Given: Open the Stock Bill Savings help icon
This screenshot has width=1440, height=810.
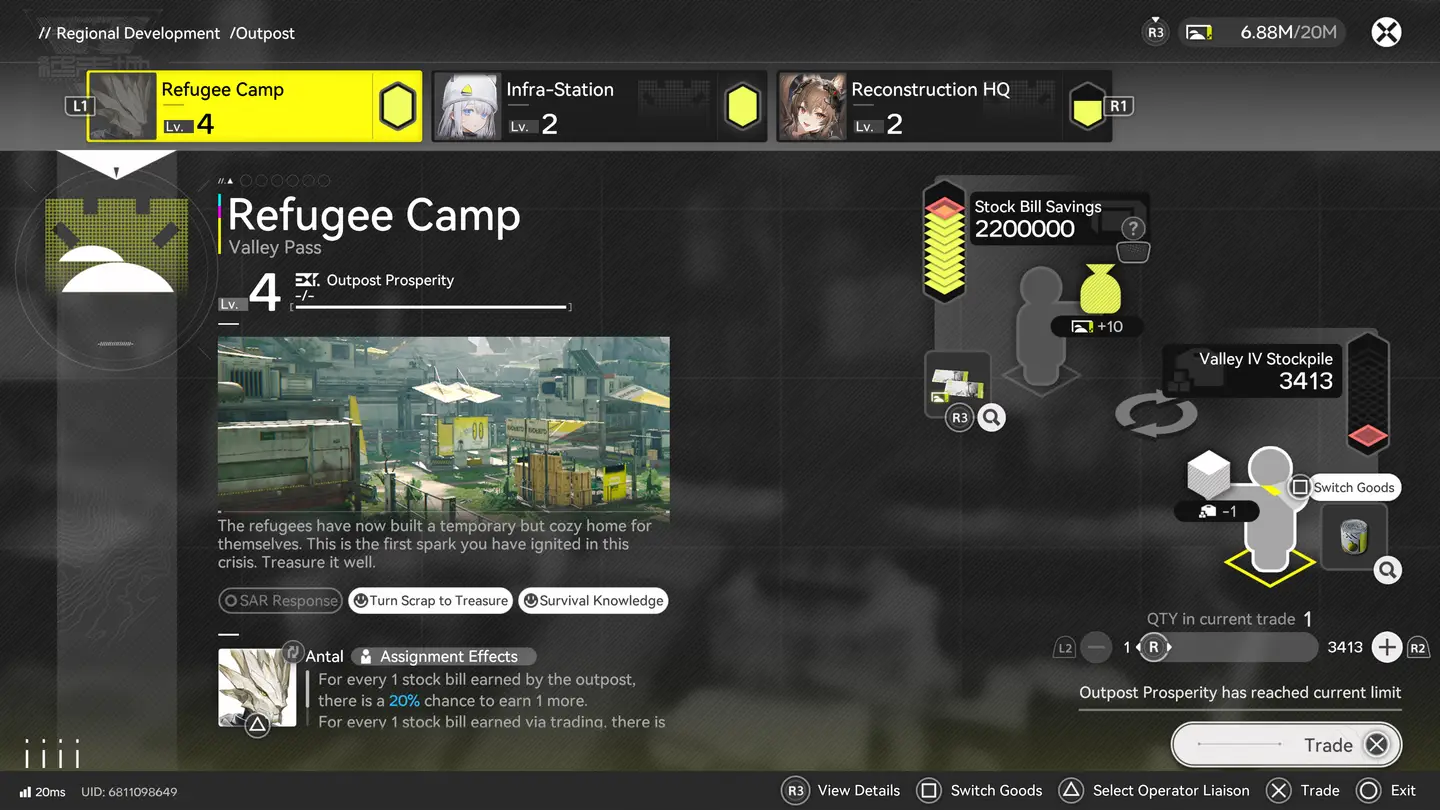Looking at the screenshot, I should (1132, 228).
